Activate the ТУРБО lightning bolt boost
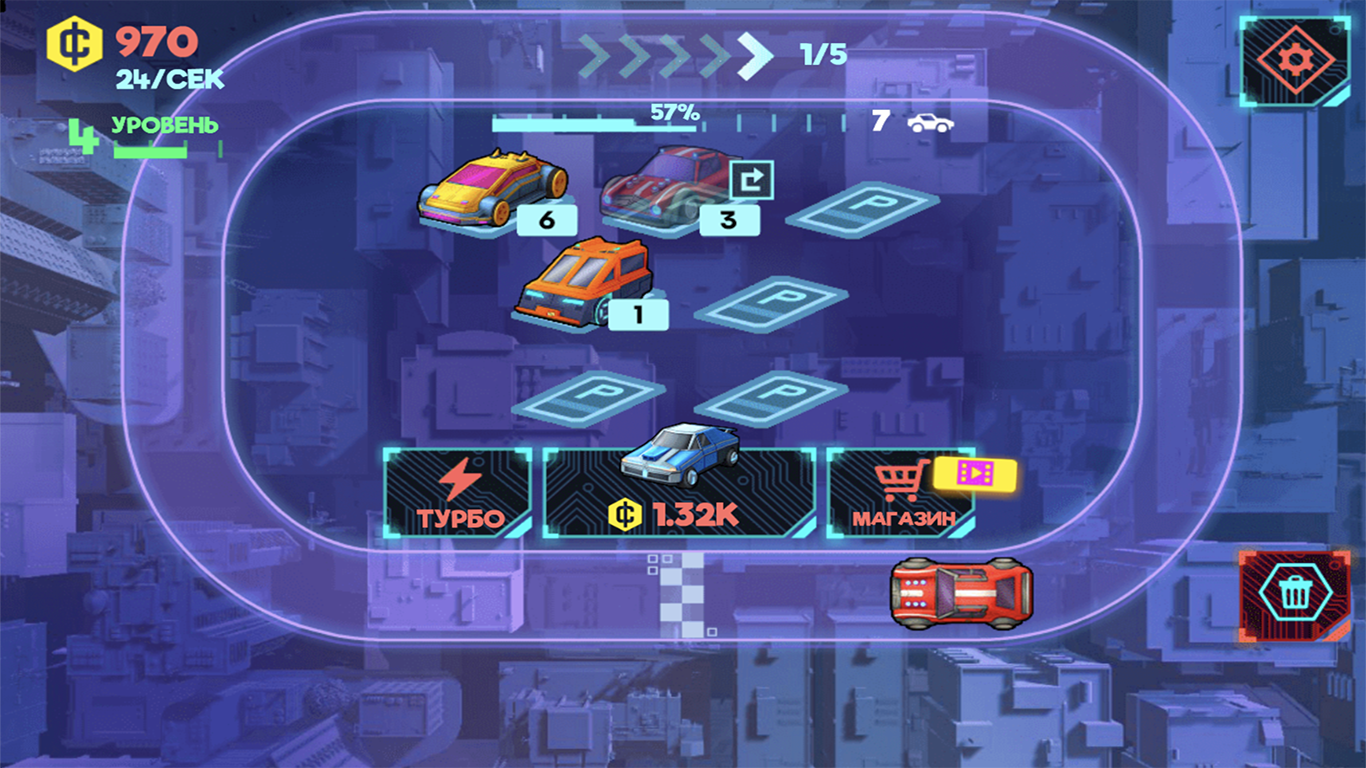This screenshot has width=1366, height=768. (x=458, y=493)
